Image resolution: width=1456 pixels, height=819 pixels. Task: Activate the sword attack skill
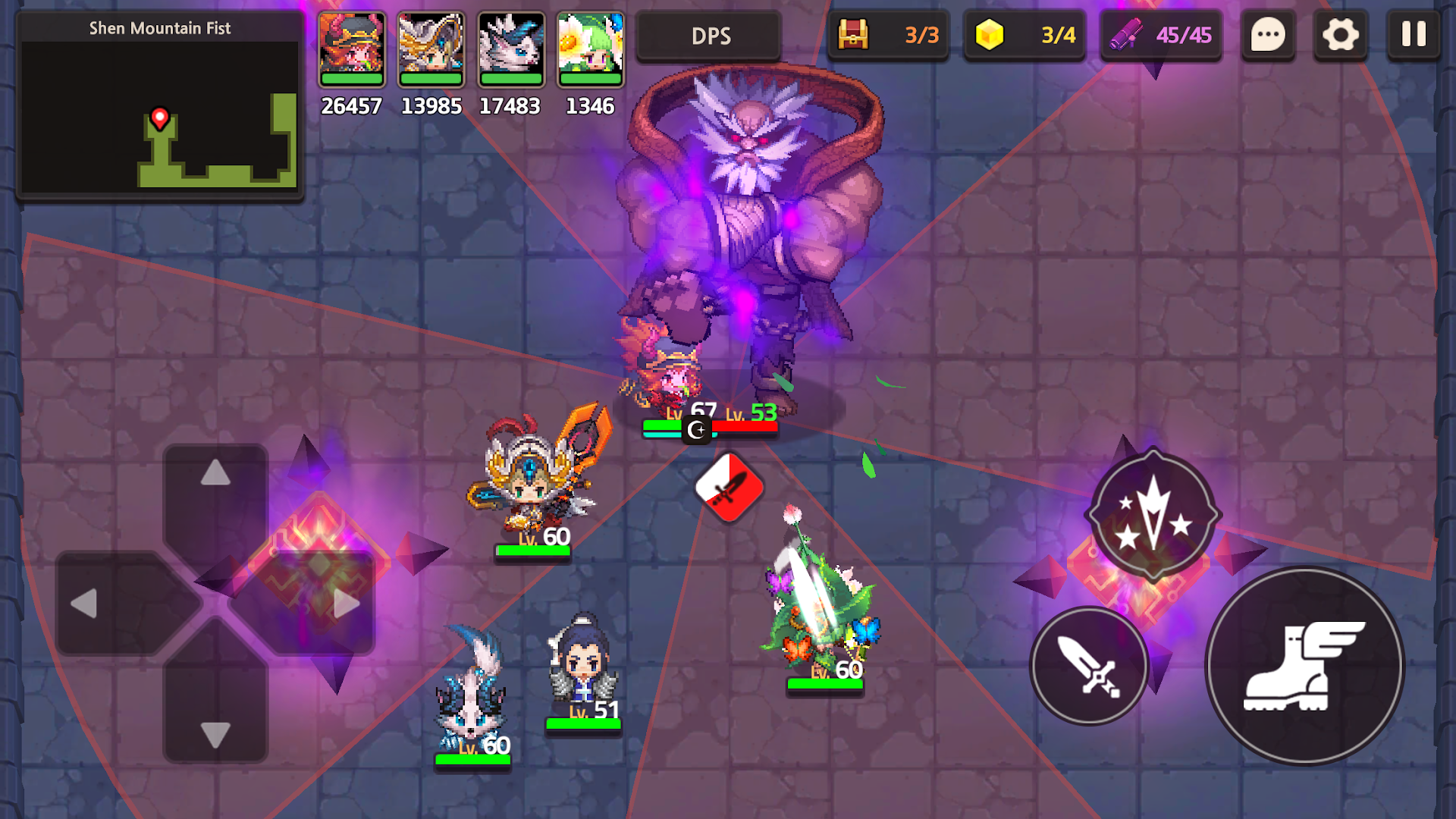tap(1090, 667)
